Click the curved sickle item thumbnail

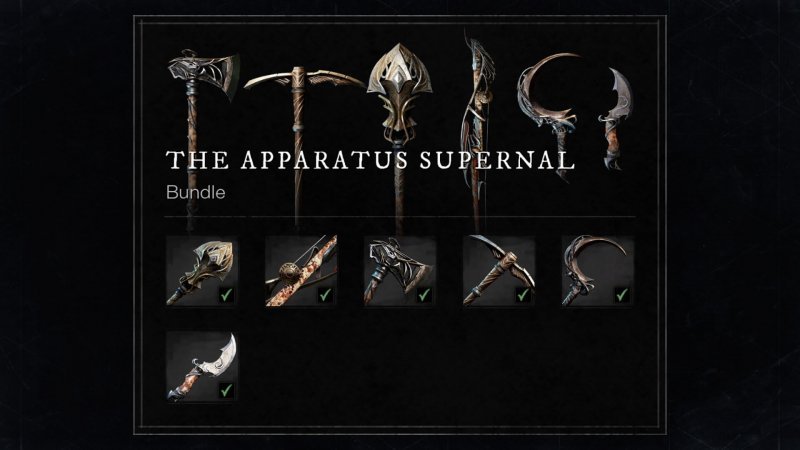(x=598, y=271)
